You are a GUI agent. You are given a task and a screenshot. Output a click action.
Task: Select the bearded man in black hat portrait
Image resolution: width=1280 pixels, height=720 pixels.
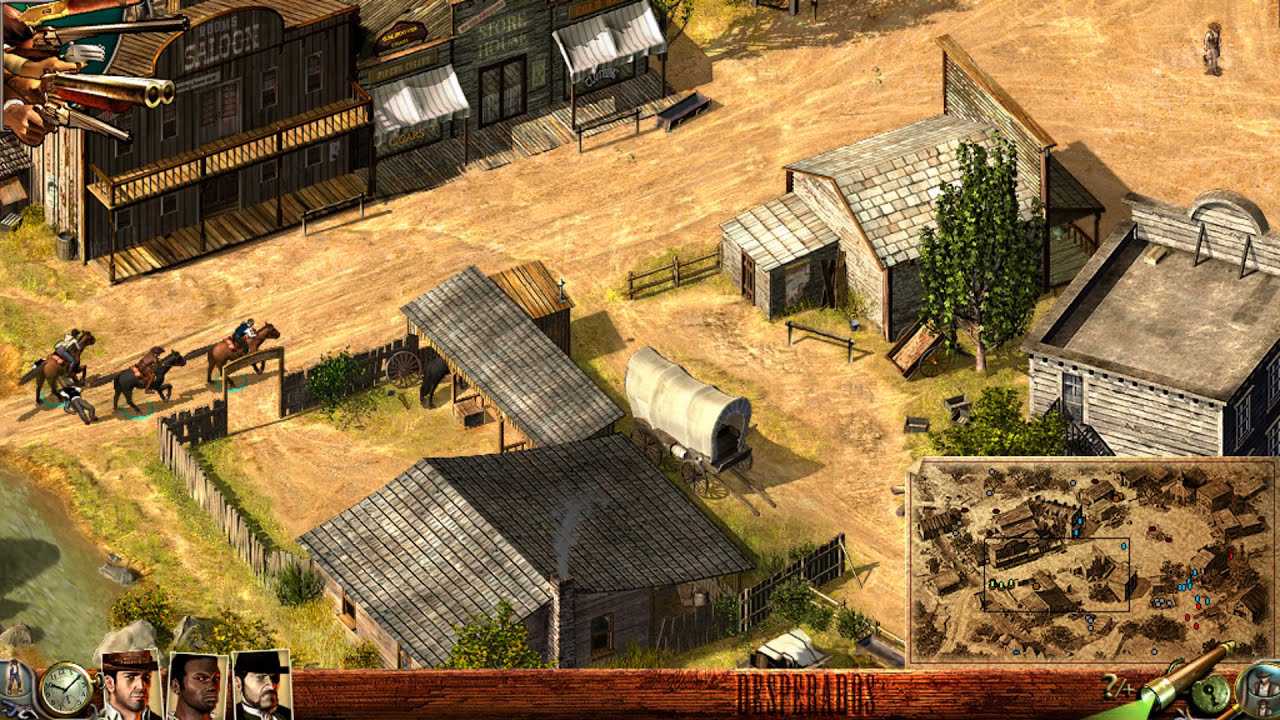point(261,687)
